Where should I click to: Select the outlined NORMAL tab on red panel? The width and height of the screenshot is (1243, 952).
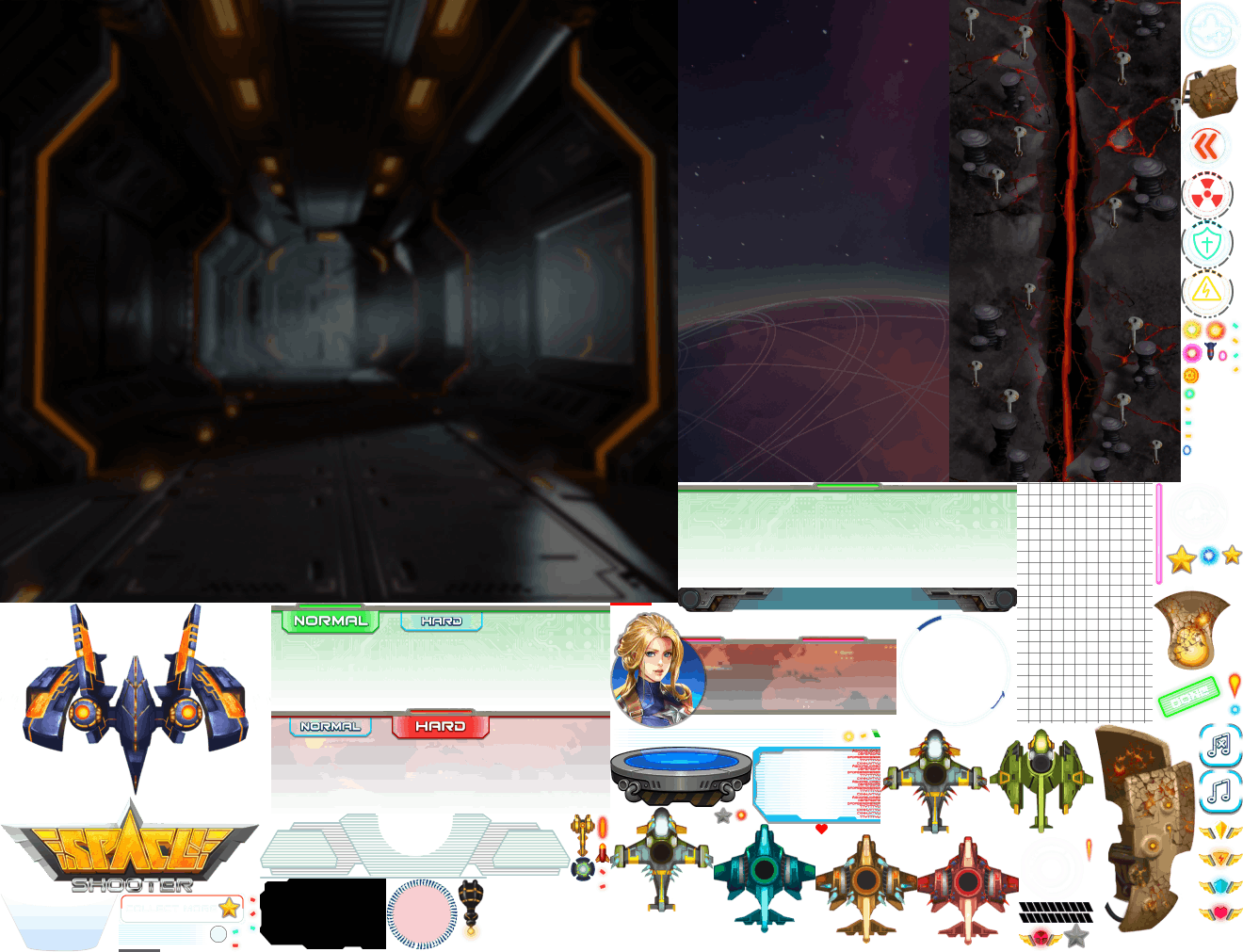pyautogui.click(x=330, y=726)
